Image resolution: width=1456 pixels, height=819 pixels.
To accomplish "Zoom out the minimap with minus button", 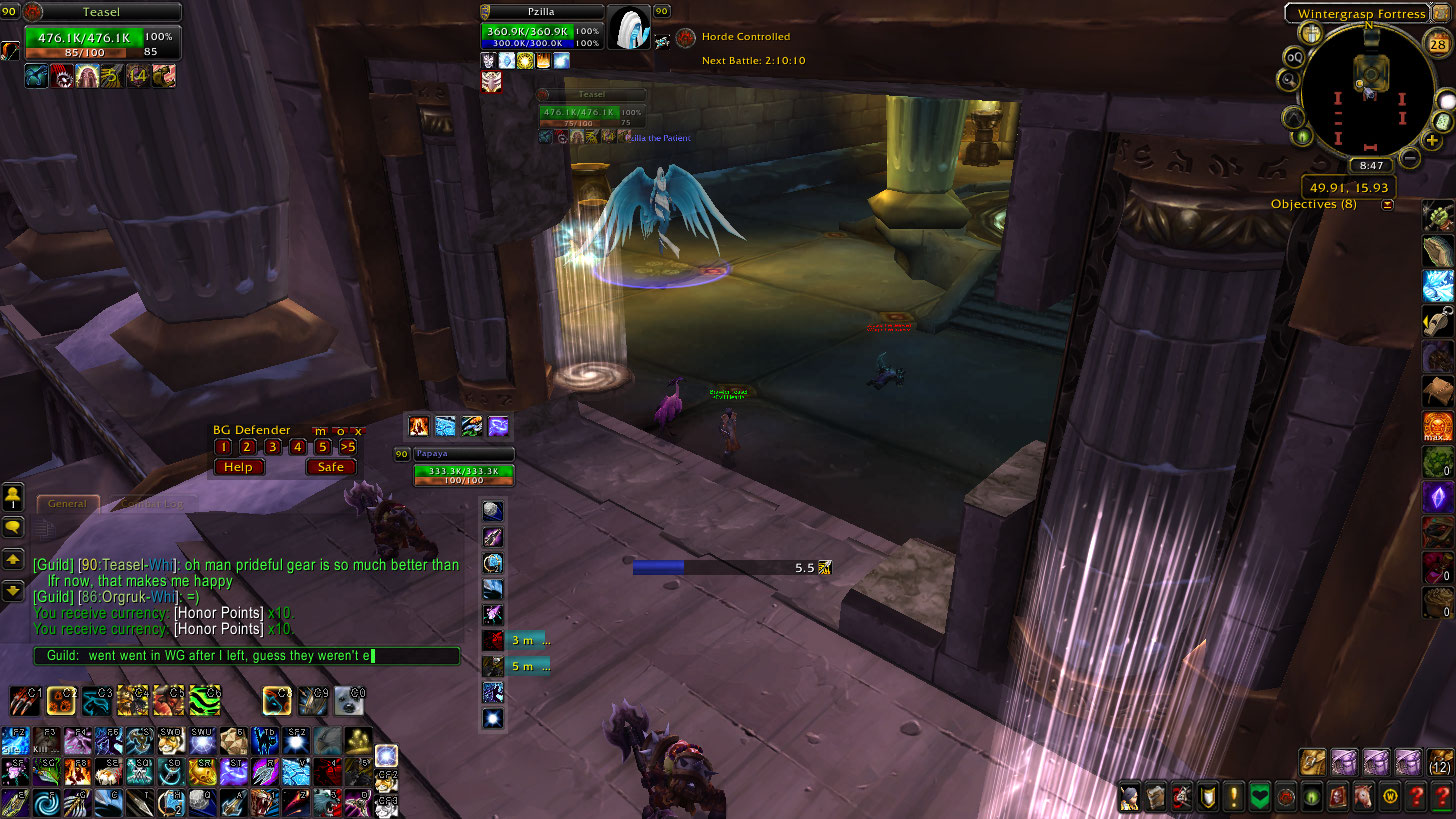I will pyautogui.click(x=1410, y=157).
